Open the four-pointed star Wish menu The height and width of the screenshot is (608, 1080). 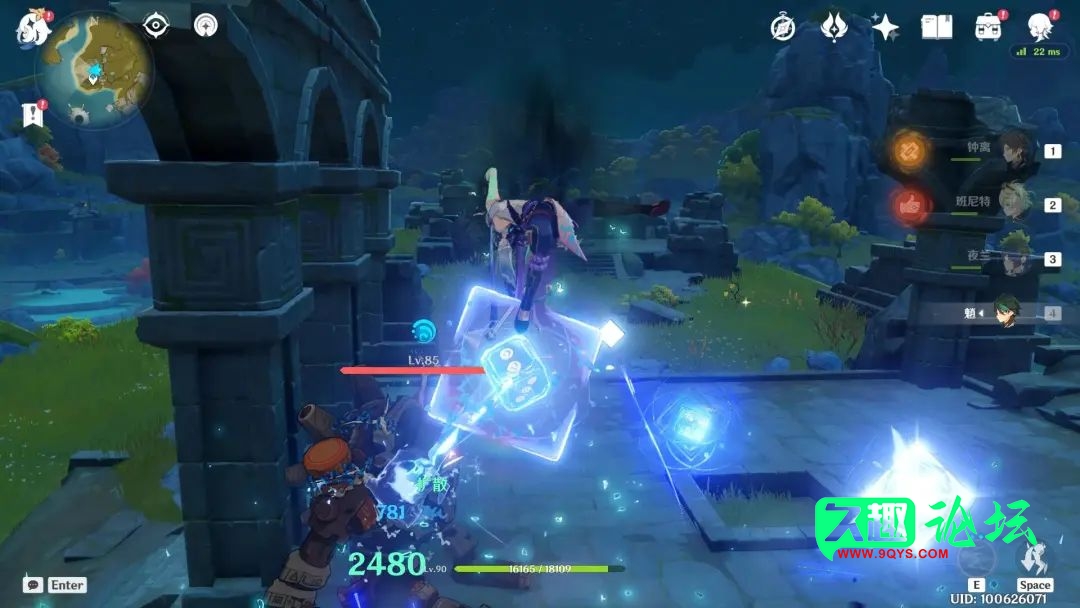[885, 27]
